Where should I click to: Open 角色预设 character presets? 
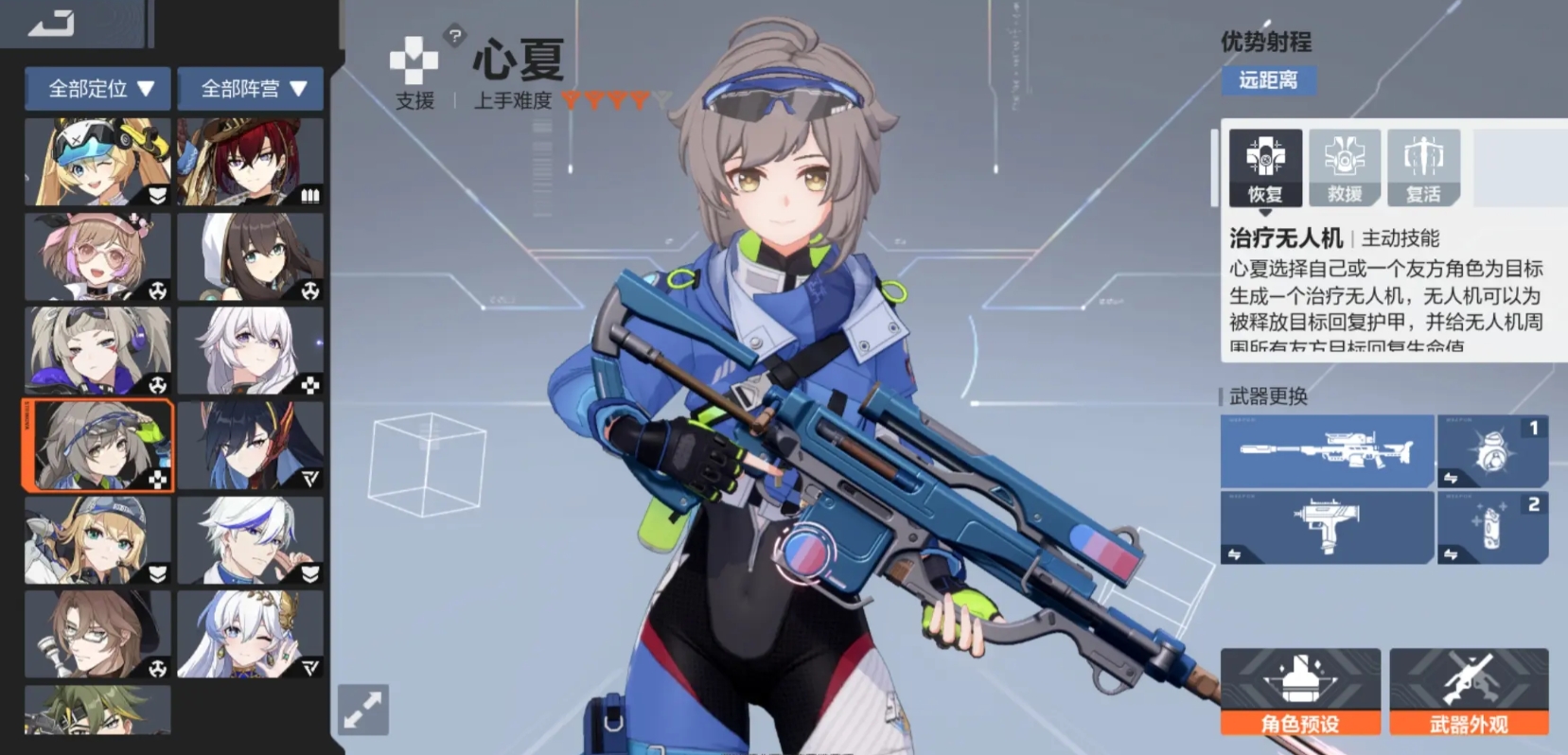click(1300, 692)
